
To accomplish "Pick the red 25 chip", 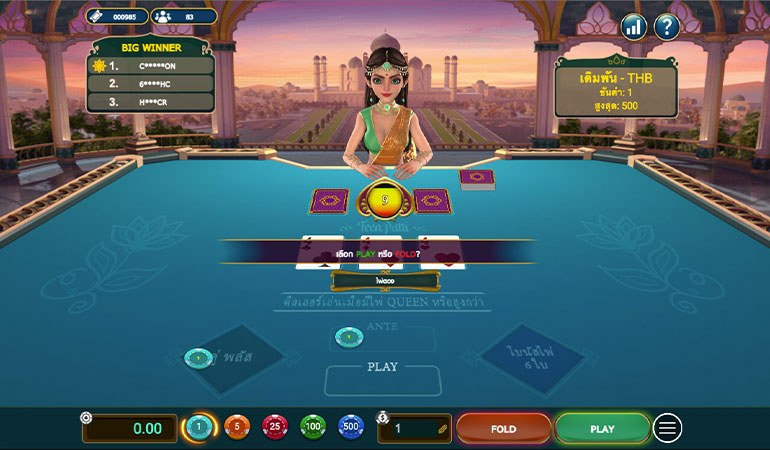I will (275, 428).
